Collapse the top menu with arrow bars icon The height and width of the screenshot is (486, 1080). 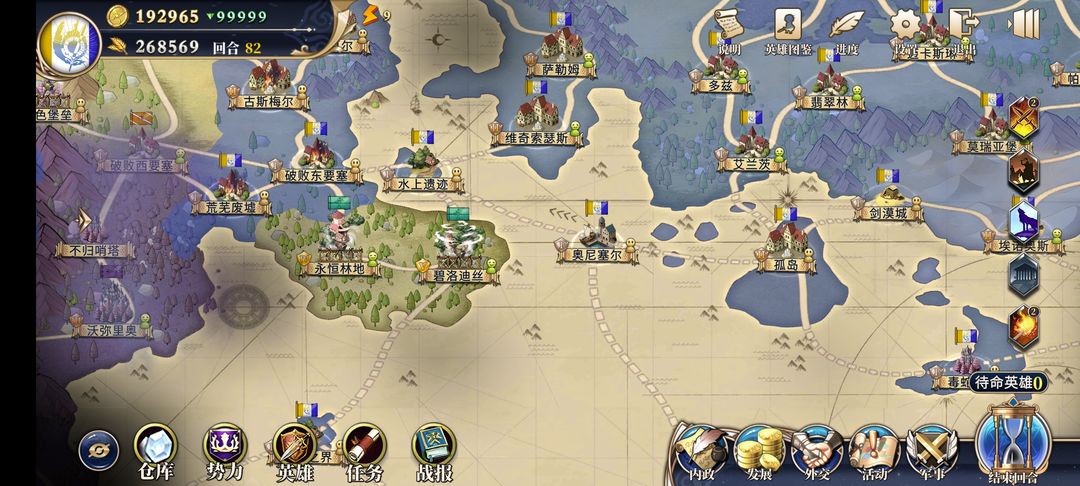click(1024, 24)
